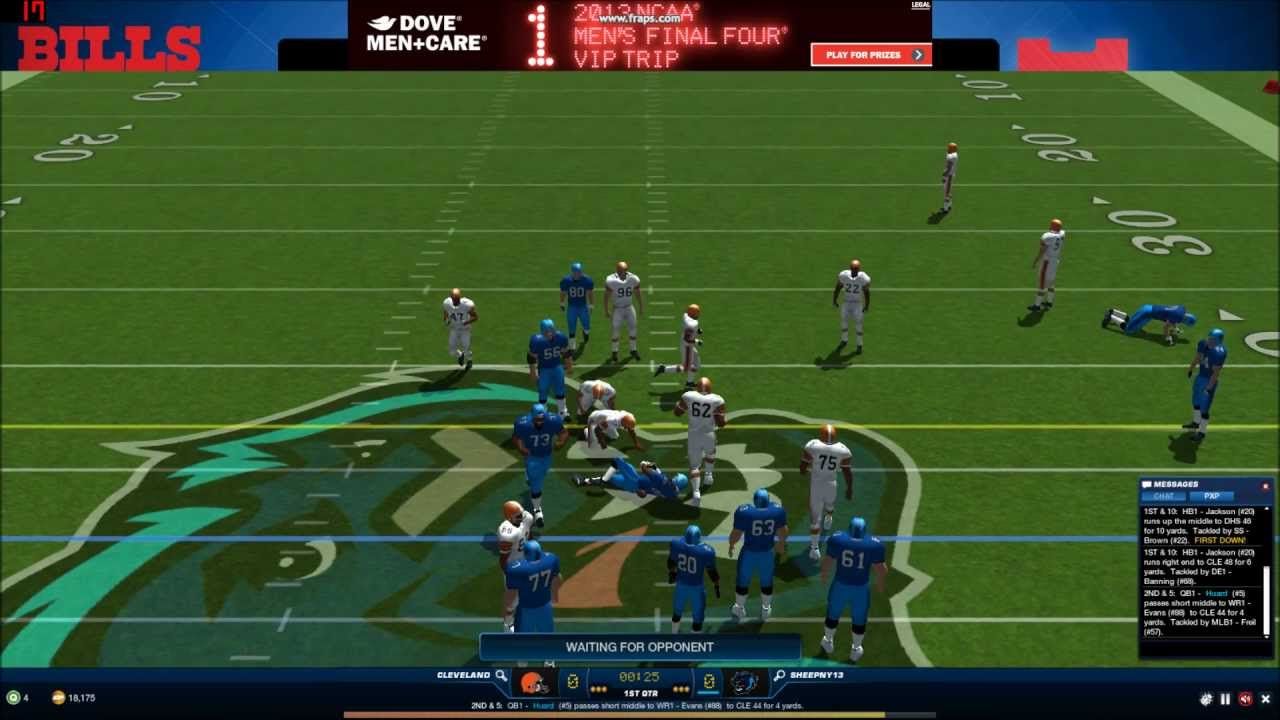
Task: Pause the game using the pause icon
Action: coord(1225,699)
